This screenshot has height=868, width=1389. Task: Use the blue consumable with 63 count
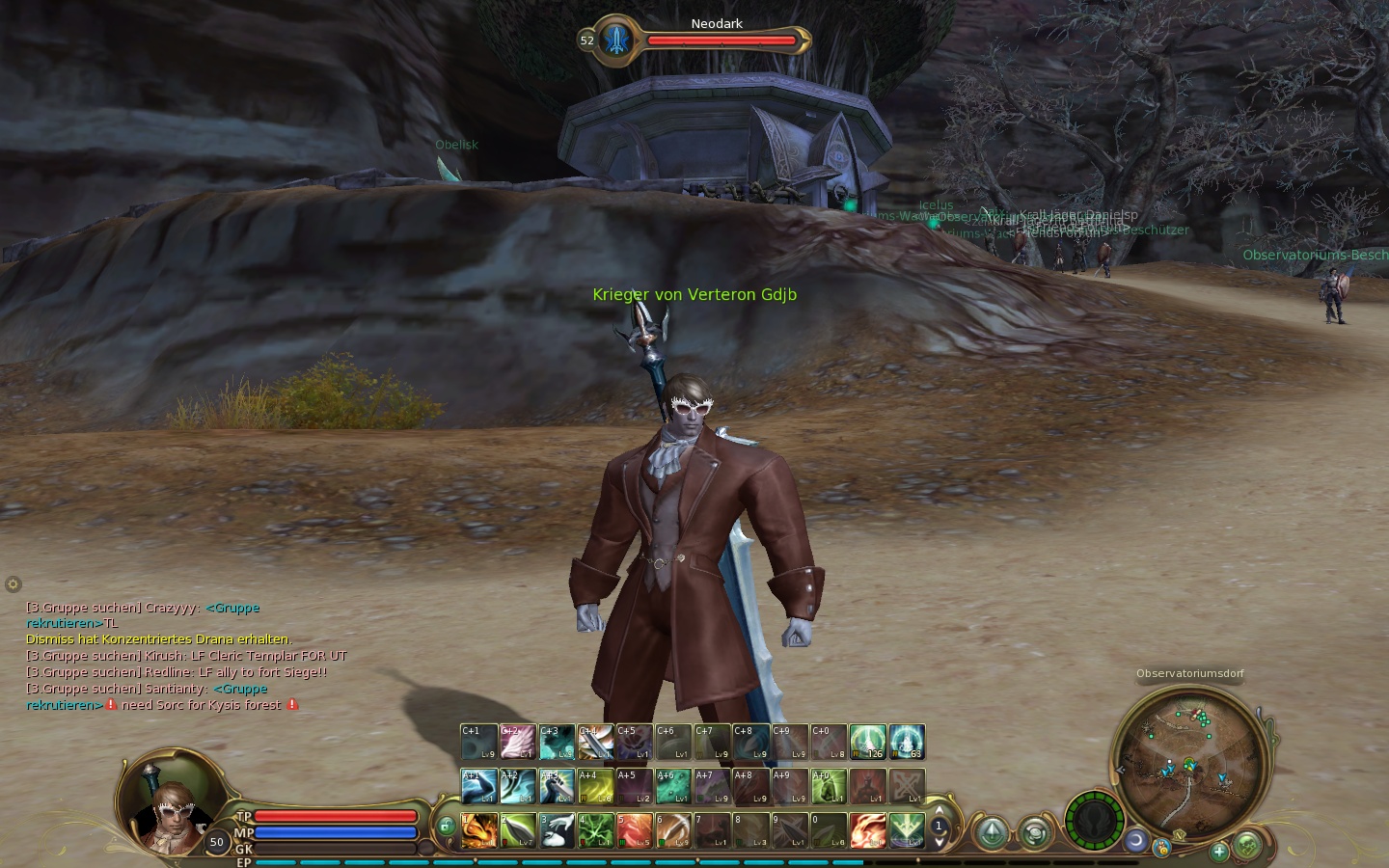(x=907, y=743)
